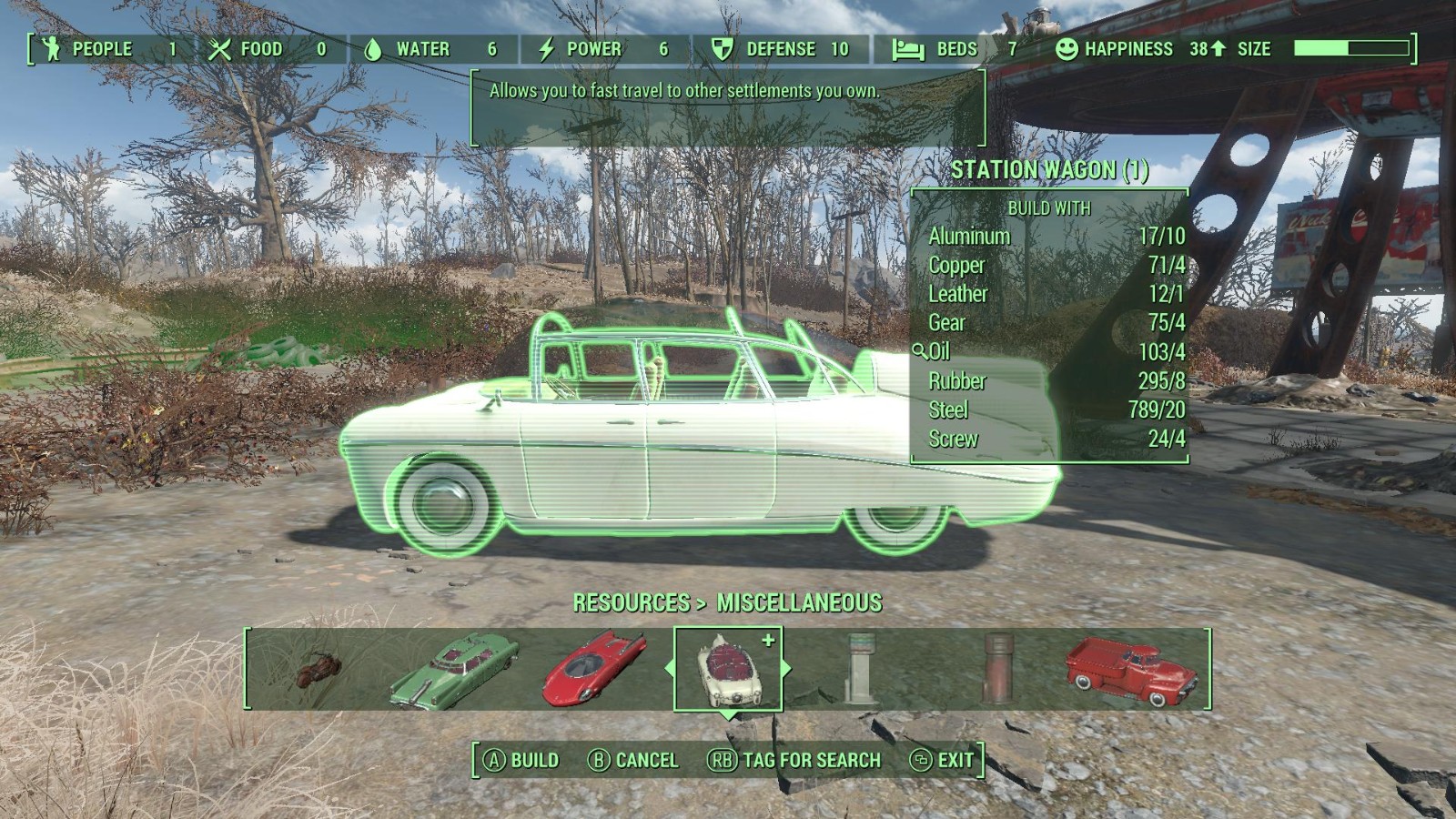Screen dimensions: 1456x819
Task: Pick the Rubber component row
Action: (1051, 380)
